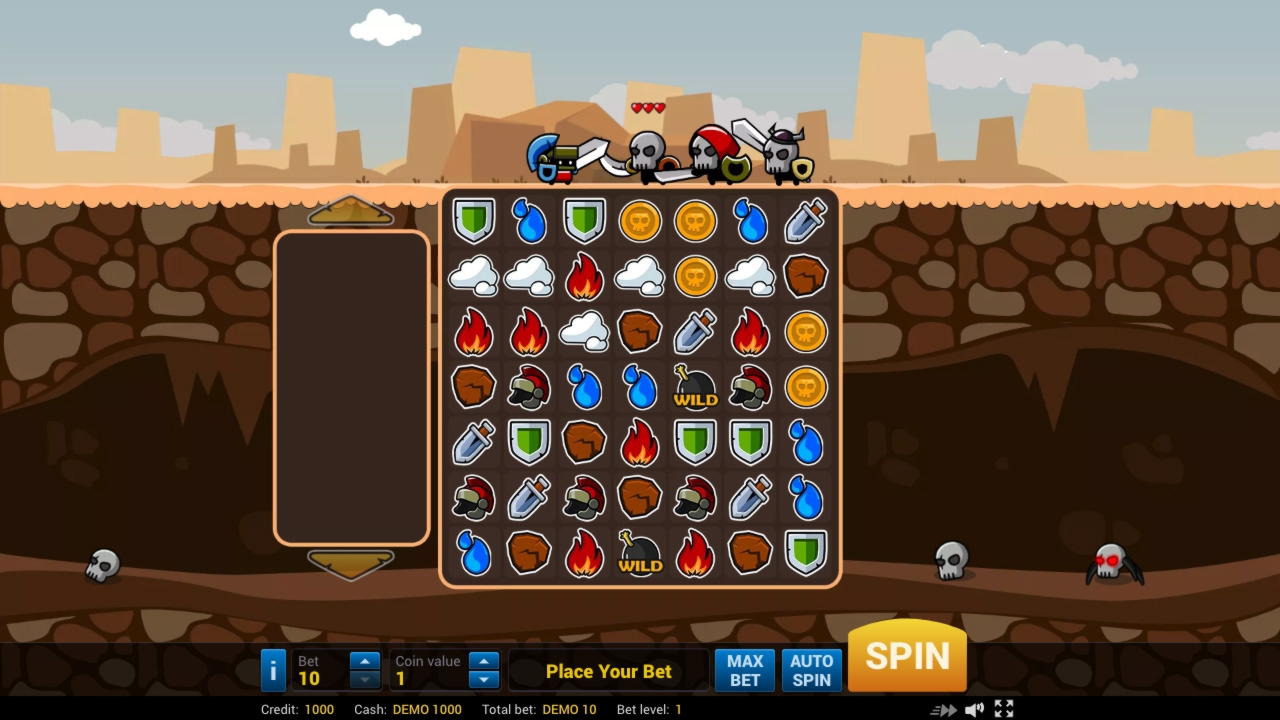Open the blue info panel
1280x720 pixels.
[x=273, y=670]
